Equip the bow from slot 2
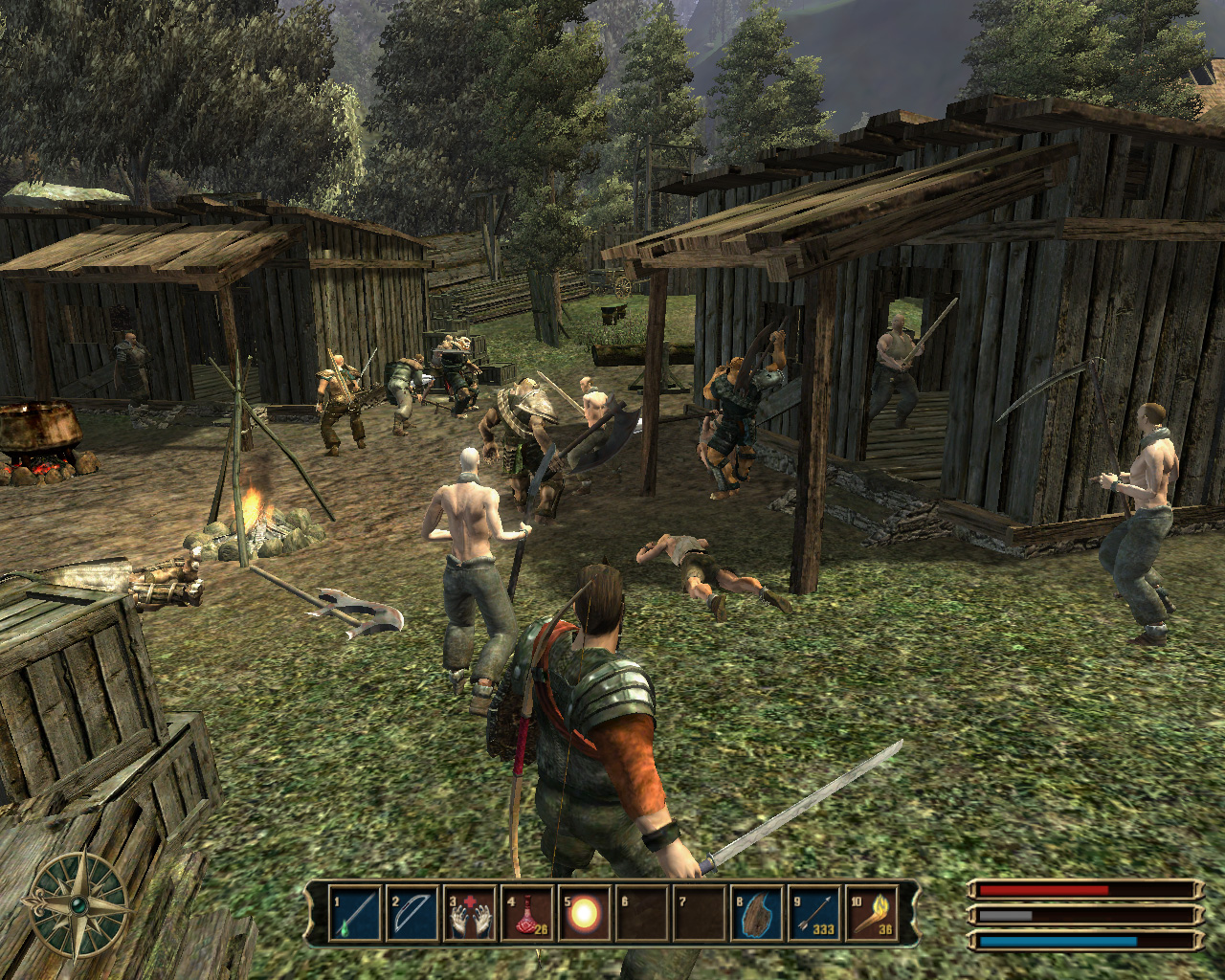The width and height of the screenshot is (1225, 980). [412, 914]
